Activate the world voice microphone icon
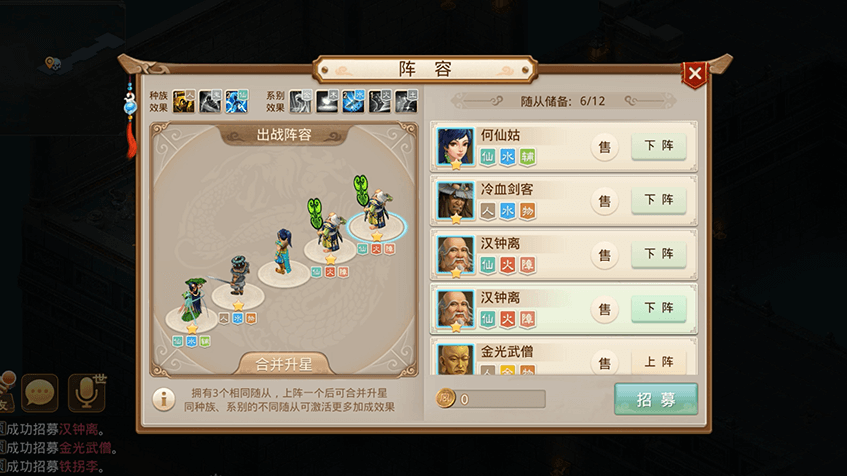847x476 pixels. coord(86,391)
